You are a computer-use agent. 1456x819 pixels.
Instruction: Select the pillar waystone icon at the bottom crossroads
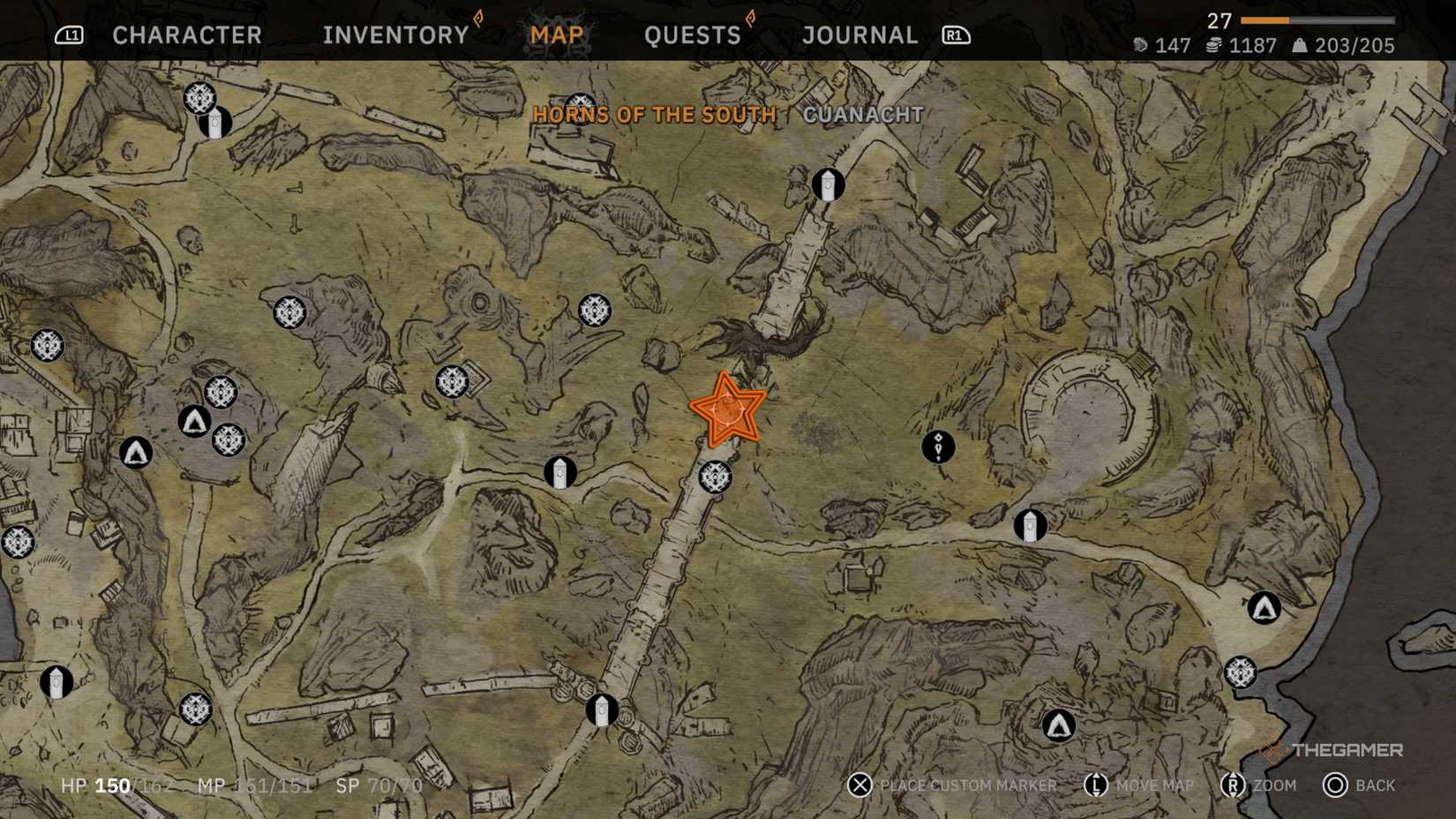click(x=601, y=709)
